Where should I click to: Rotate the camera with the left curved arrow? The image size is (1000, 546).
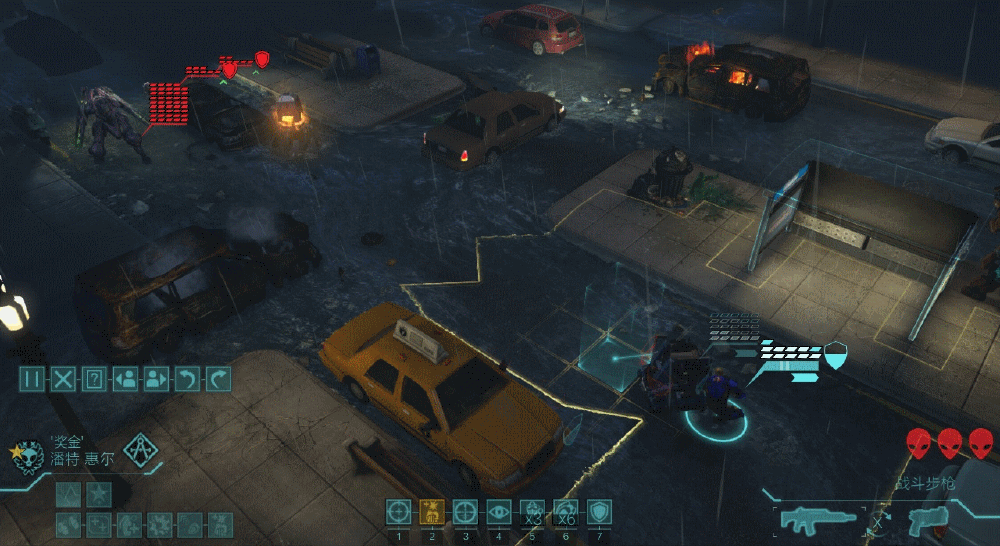[187, 378]
